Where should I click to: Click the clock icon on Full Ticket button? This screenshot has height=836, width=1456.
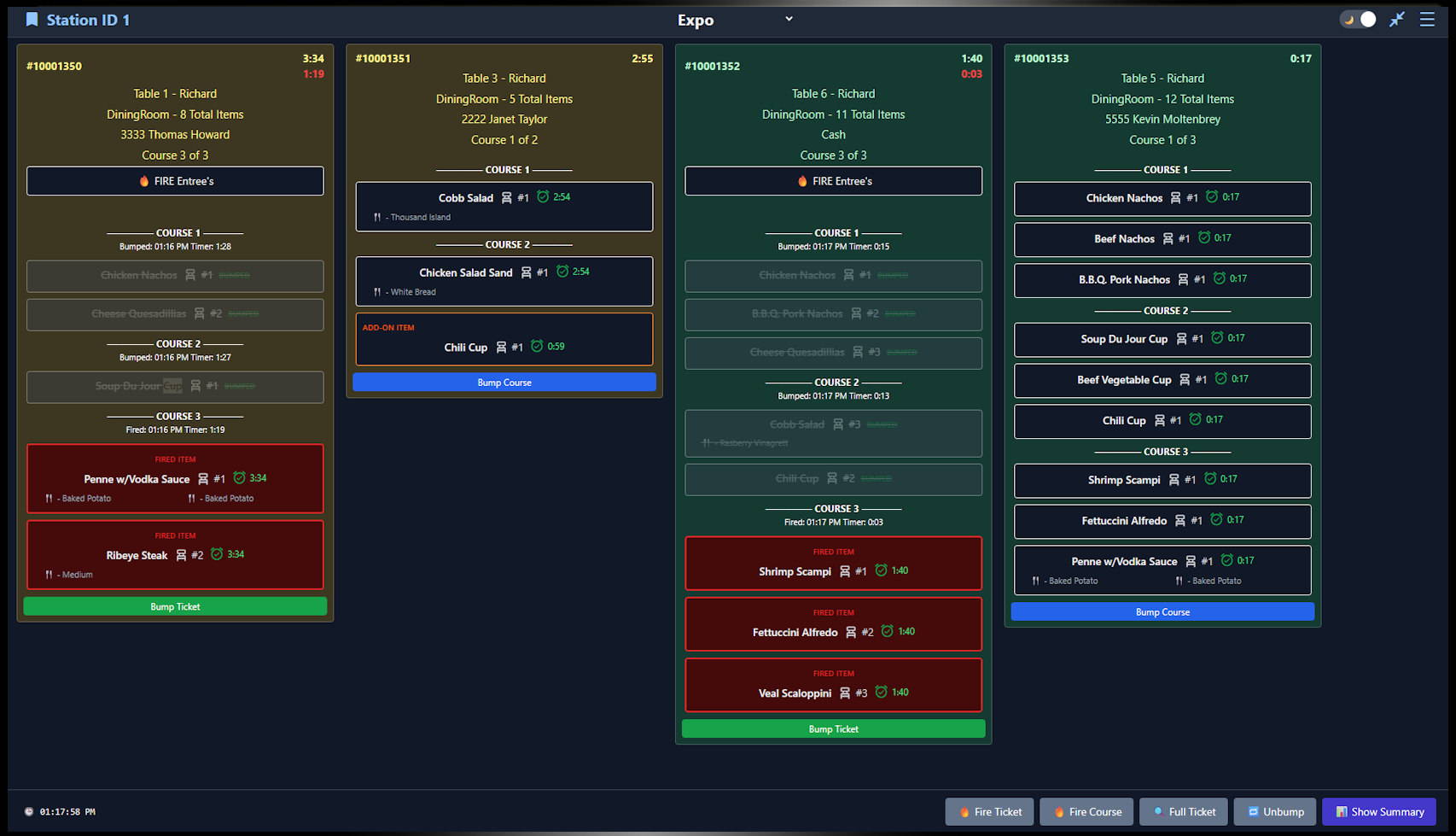(1159, 811)
